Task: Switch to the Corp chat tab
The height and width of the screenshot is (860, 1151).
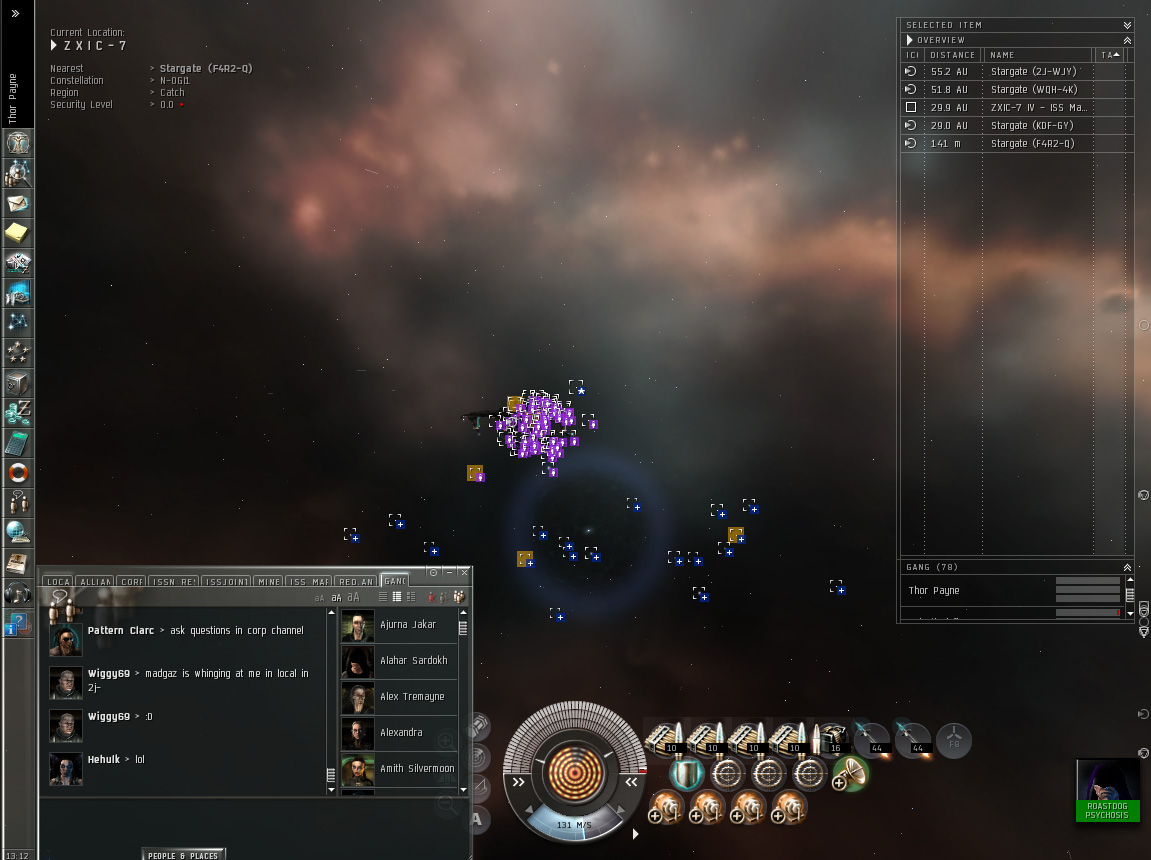Action: [132, 581]
